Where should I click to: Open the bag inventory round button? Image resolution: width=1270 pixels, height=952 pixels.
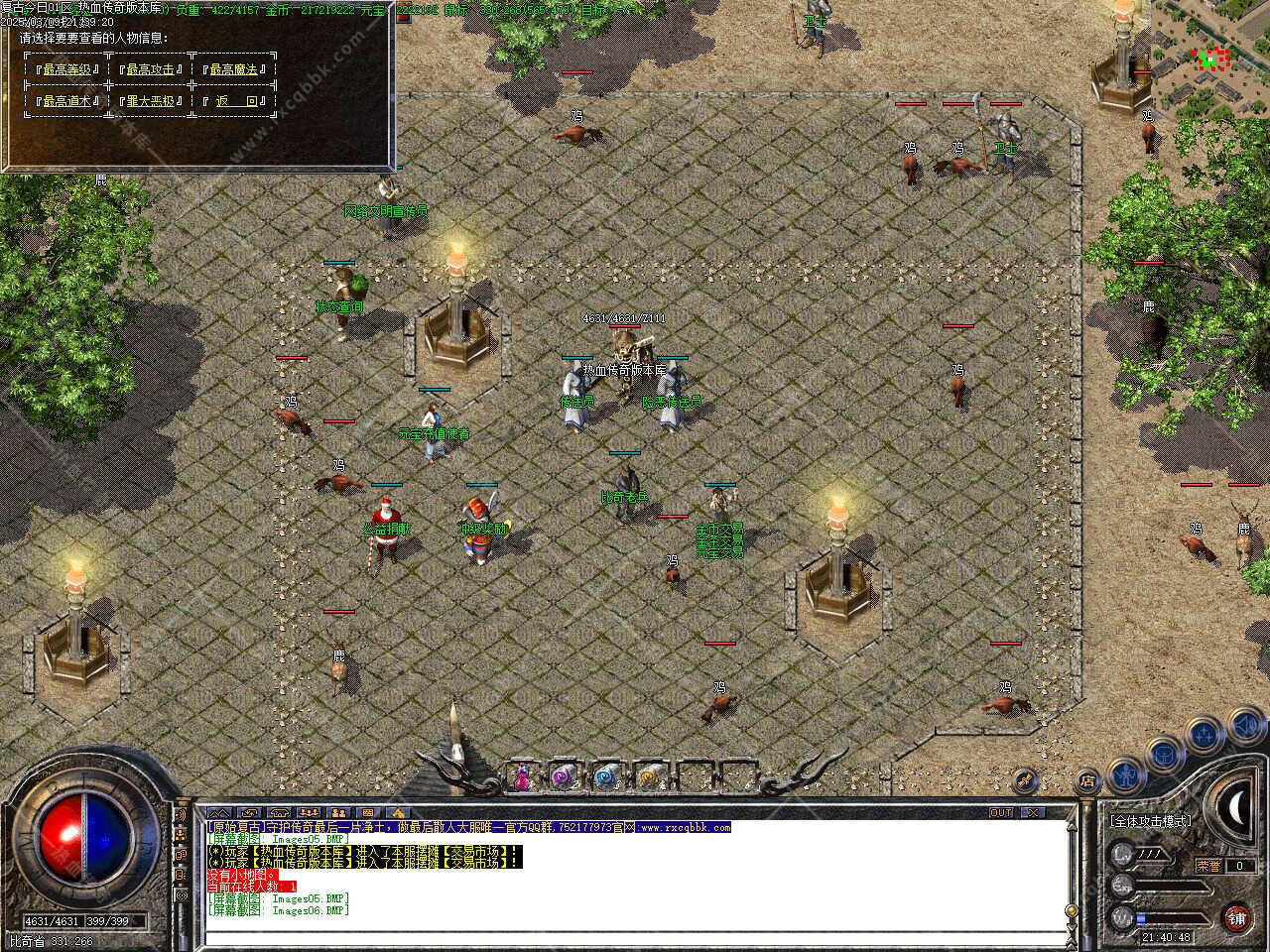coord(1165,754)
